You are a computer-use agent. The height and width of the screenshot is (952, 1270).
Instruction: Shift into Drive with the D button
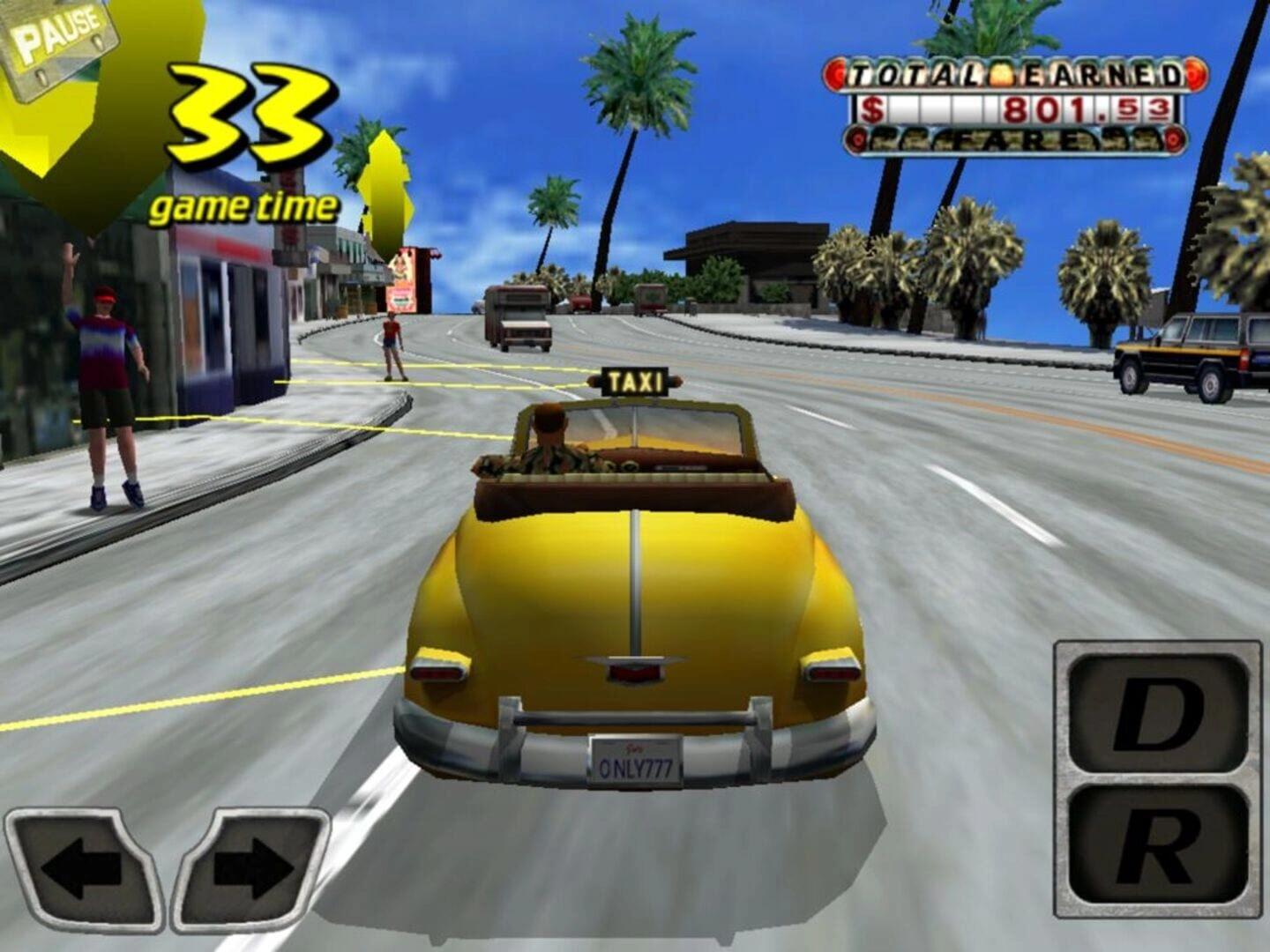click(1157, 712)
